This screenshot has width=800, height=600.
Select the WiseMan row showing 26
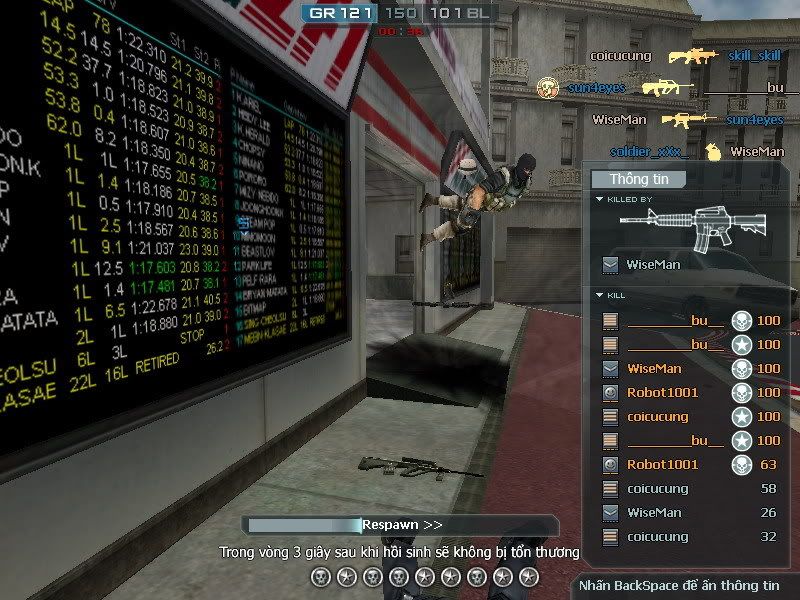pos(690,512)
